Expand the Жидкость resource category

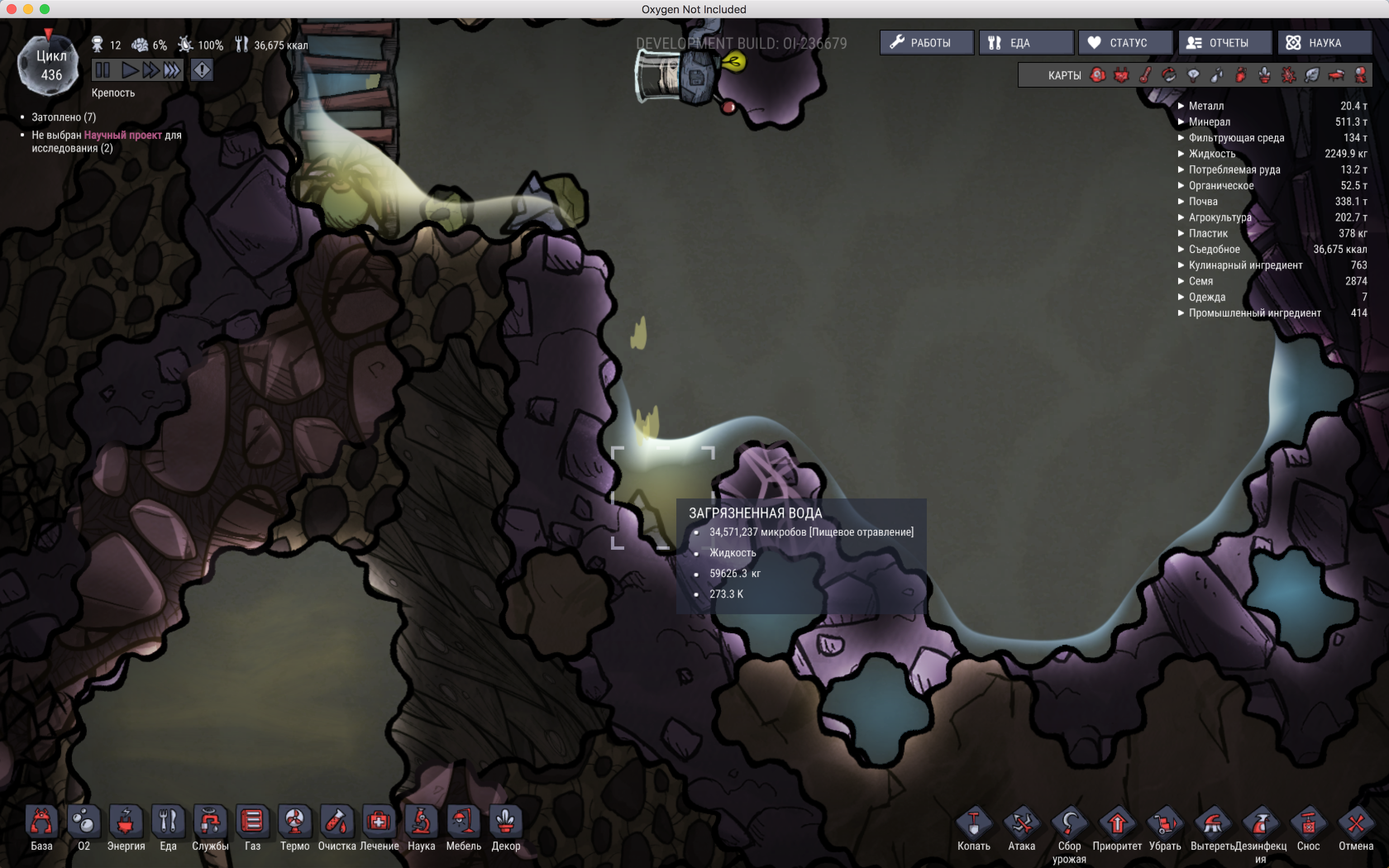[x=1211, y=153]
